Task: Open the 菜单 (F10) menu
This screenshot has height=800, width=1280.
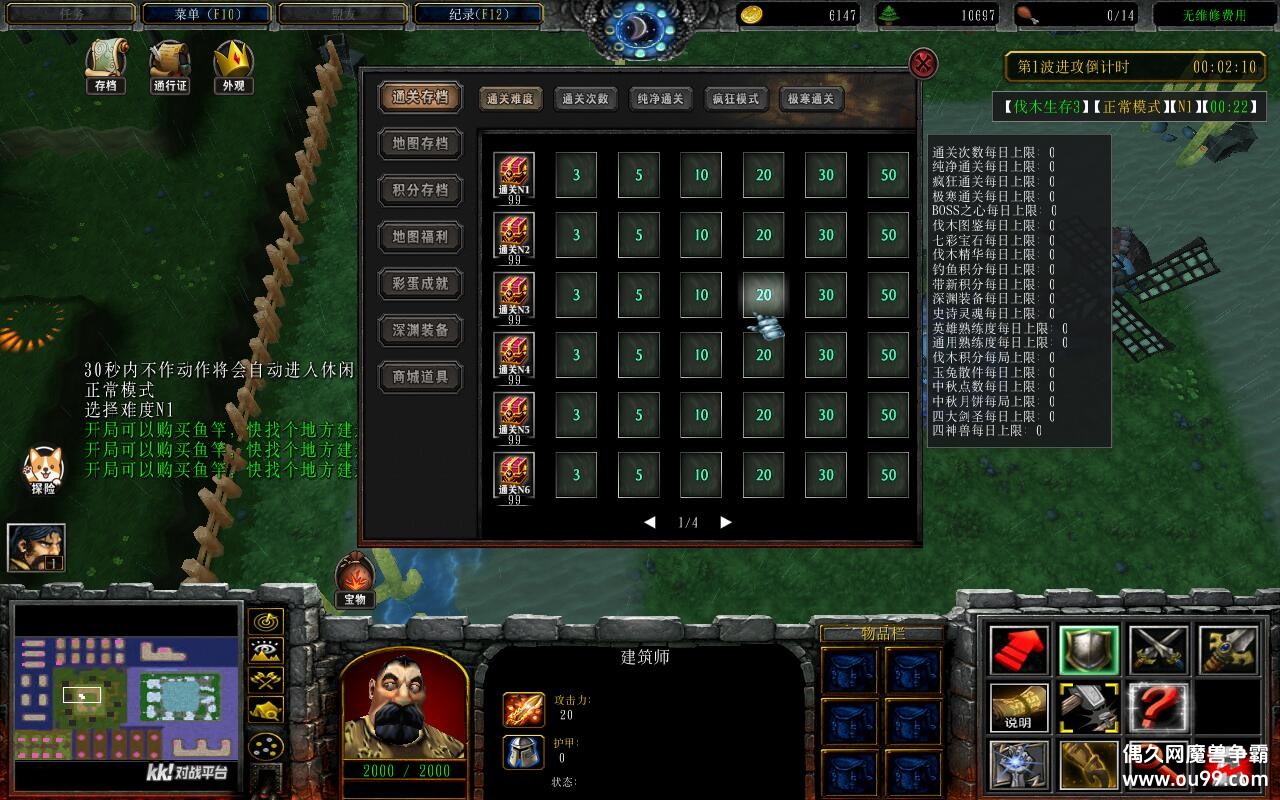Action: (207, 15)
